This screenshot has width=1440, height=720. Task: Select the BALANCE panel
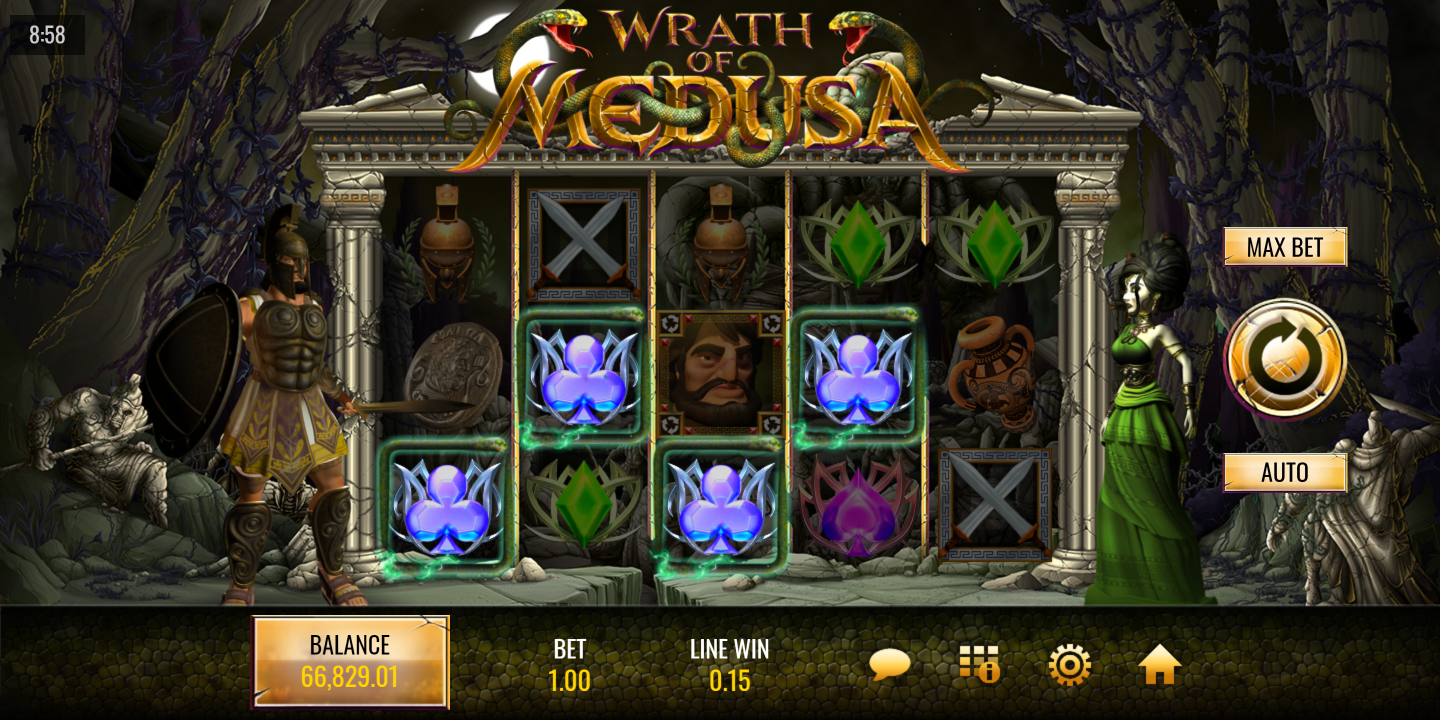pos(350,662)
